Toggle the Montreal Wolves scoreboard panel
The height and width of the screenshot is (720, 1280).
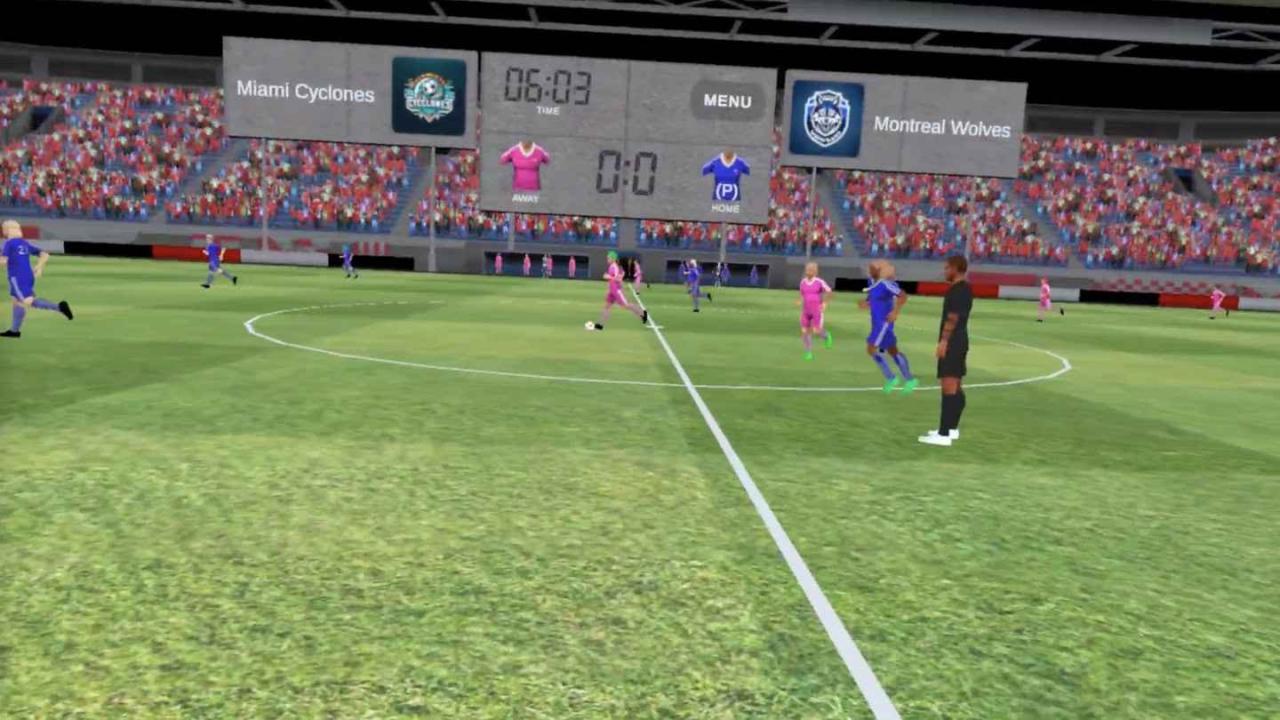pos(905,120)
